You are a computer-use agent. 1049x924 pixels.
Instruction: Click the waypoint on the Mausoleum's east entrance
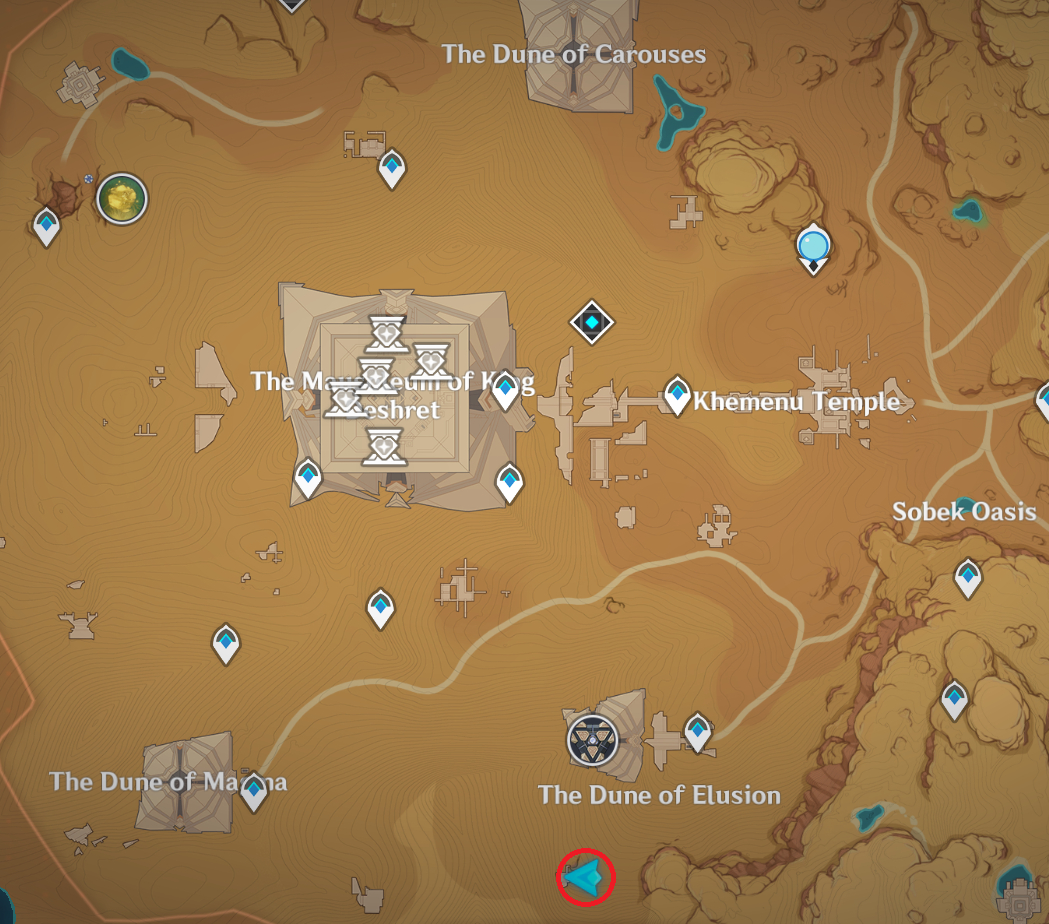click(506, 389)
